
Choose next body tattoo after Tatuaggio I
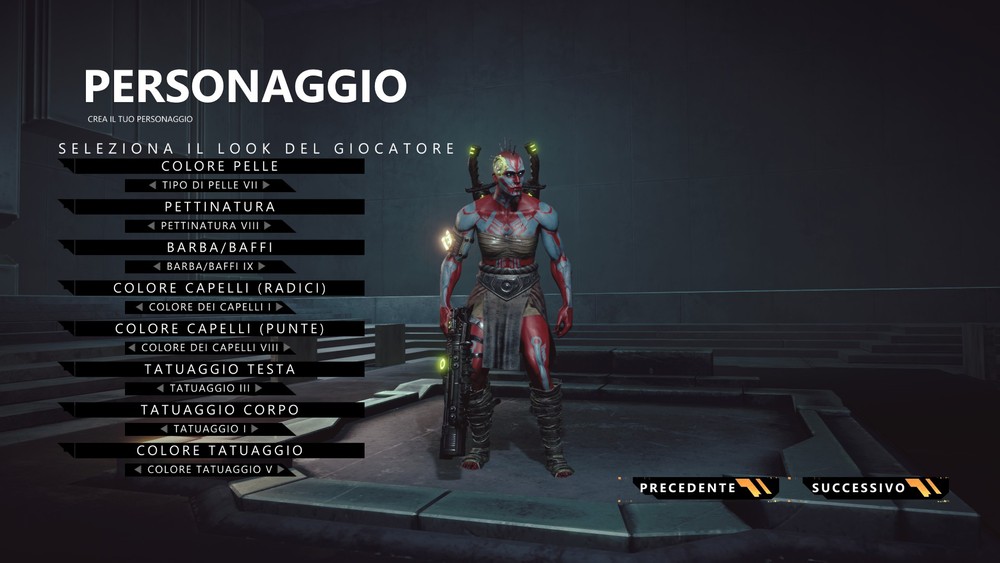click(x=254, y=429)
